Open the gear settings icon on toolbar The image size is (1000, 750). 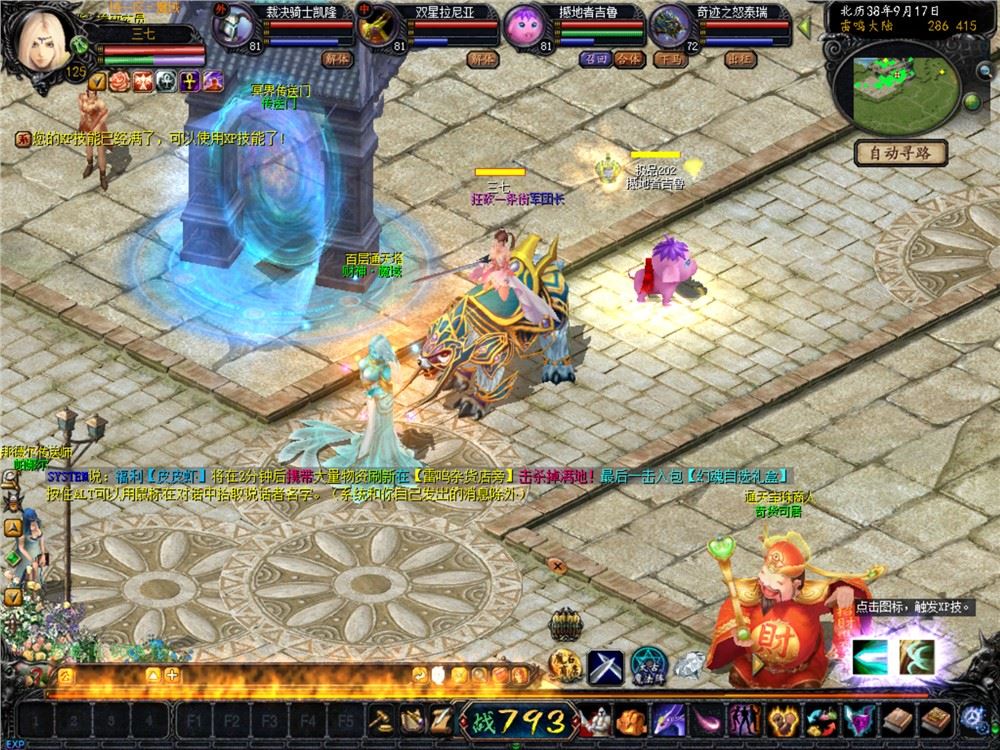(972, 718)
